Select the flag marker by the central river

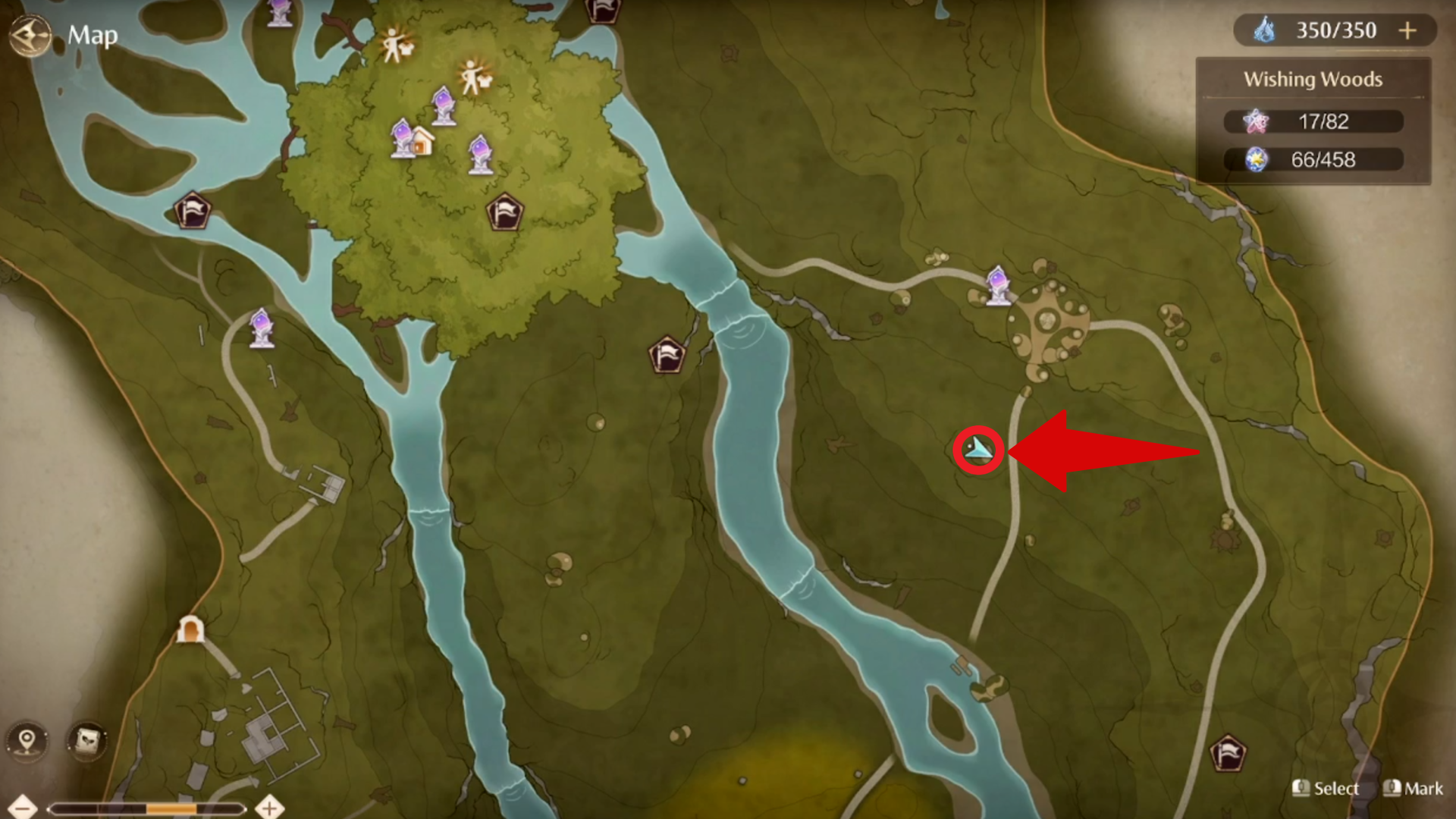[666, 353]
